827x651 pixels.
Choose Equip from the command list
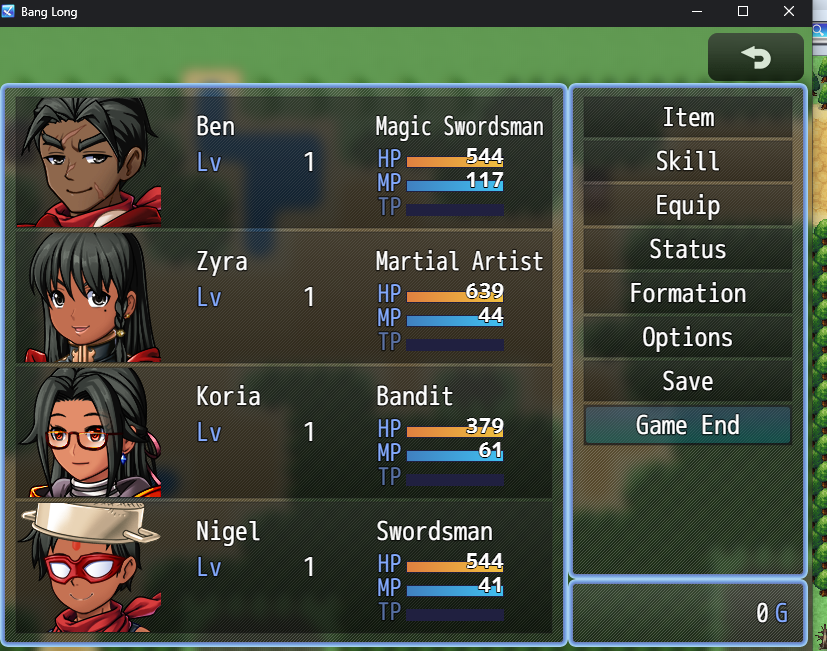pos(688,206)
